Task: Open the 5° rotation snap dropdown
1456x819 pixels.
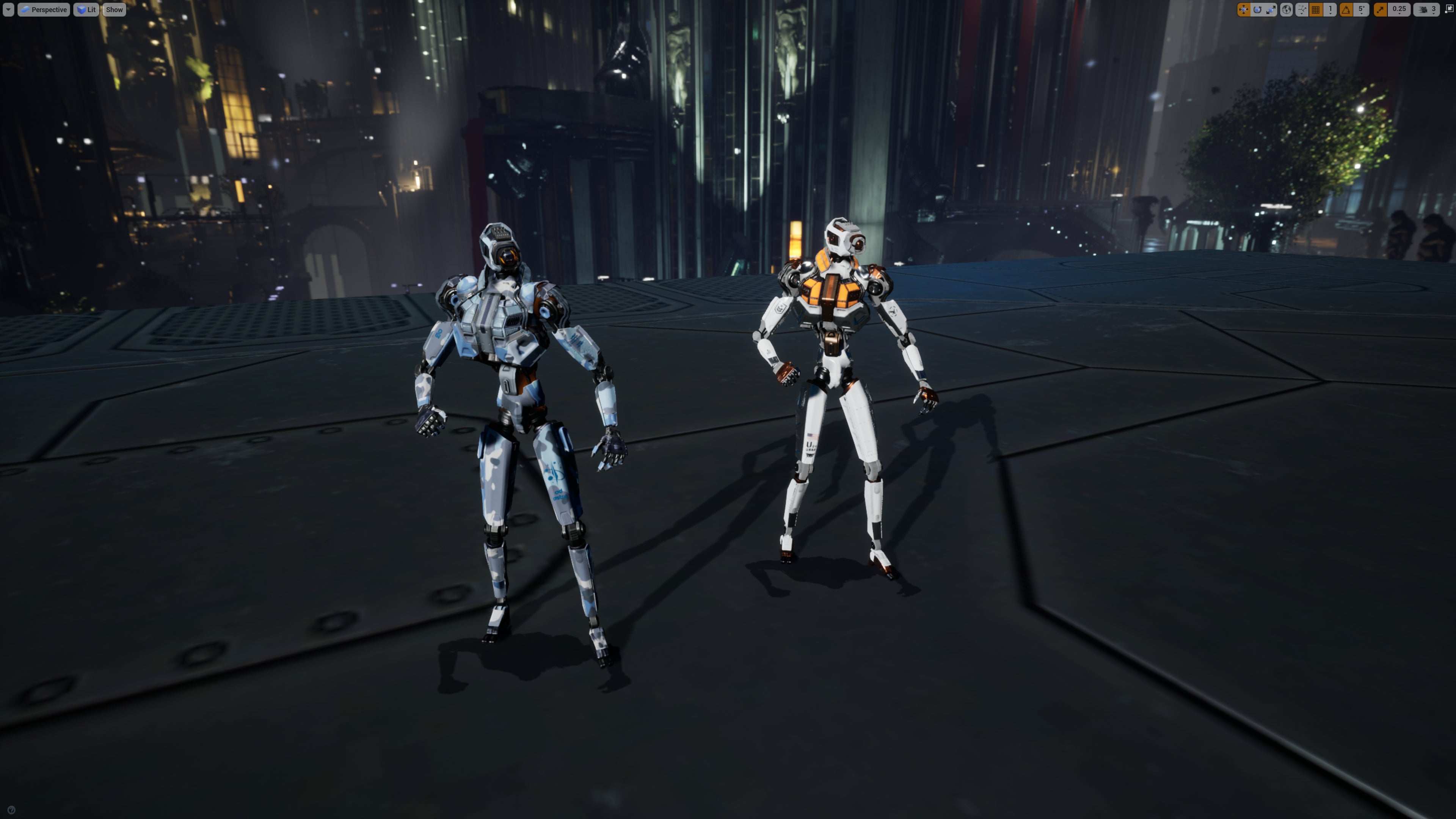Action: (x=1361, y=9)
